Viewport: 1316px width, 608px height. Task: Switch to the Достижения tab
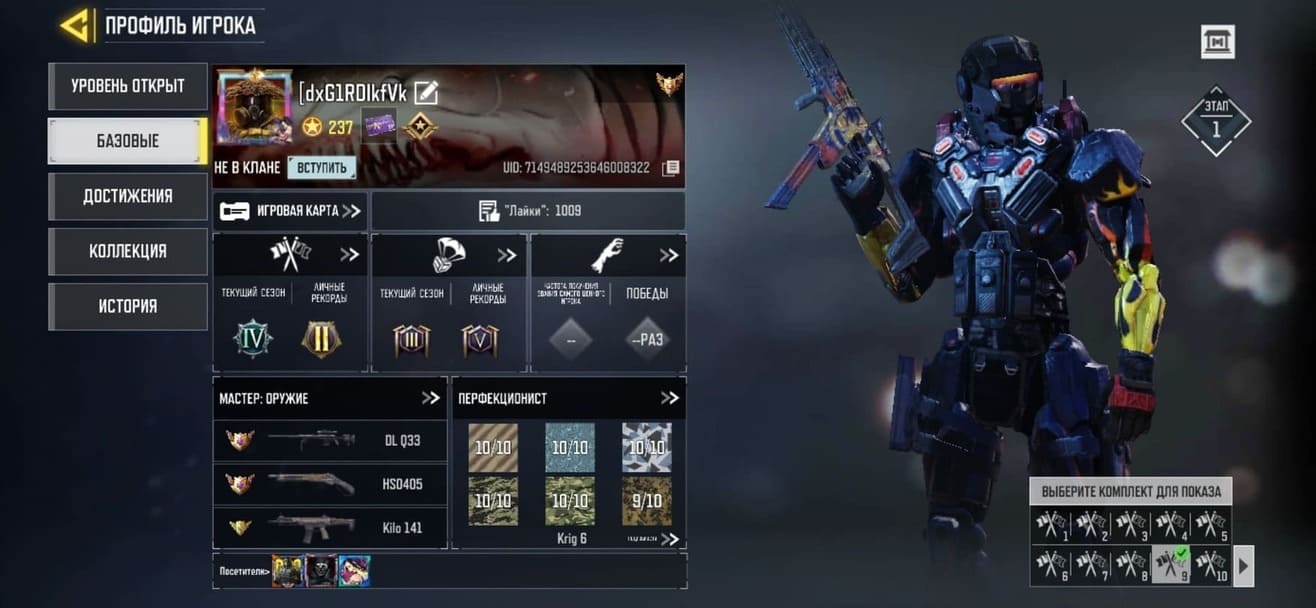pos(127,196)
